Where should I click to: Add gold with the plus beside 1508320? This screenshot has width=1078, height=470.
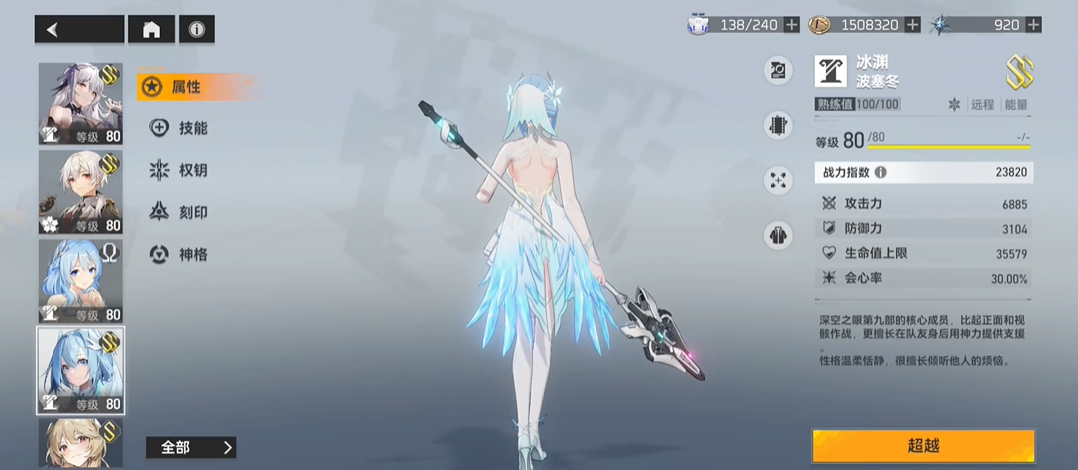click(x=912, y=24)
